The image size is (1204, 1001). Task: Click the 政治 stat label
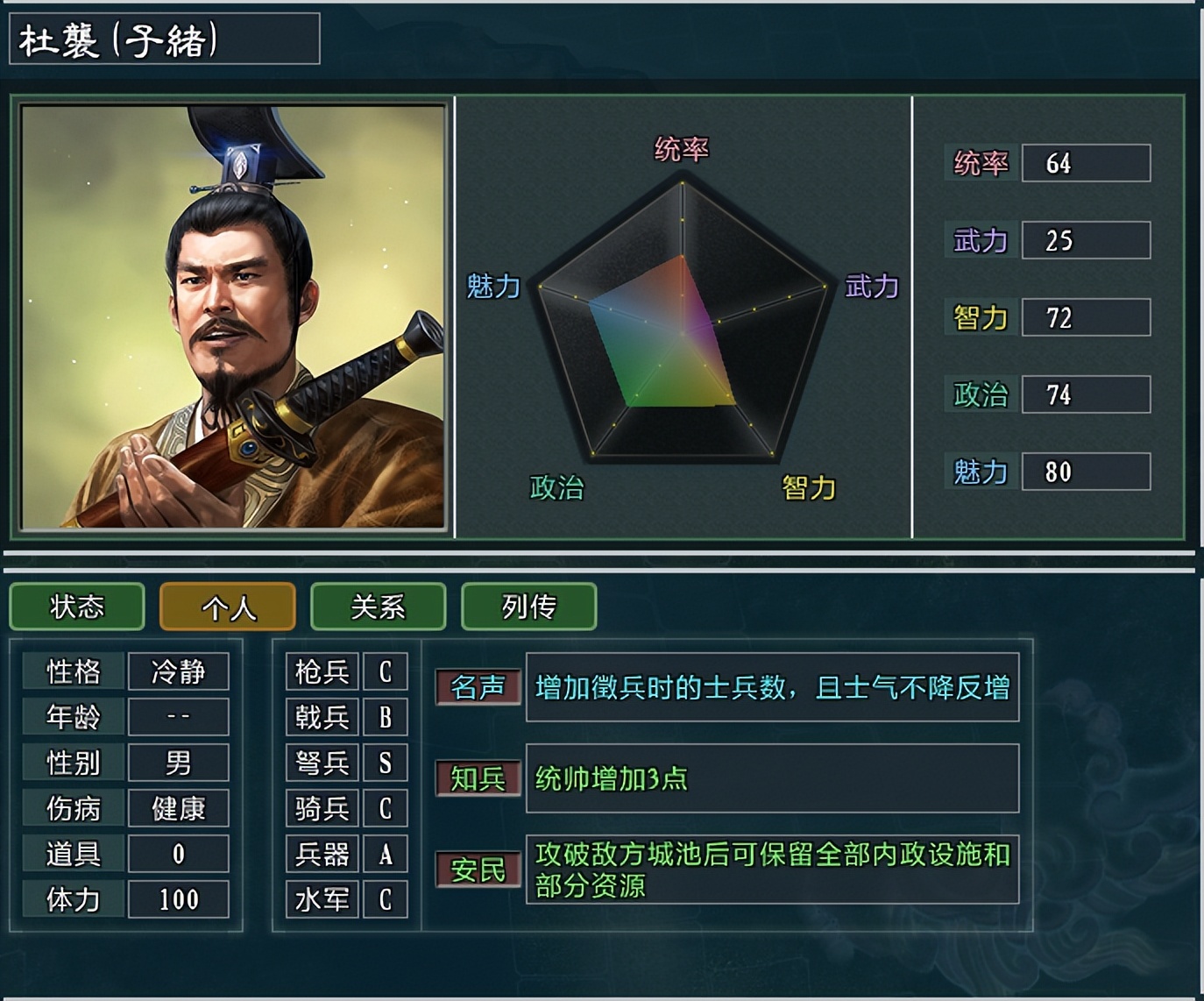tap(981, 394)
